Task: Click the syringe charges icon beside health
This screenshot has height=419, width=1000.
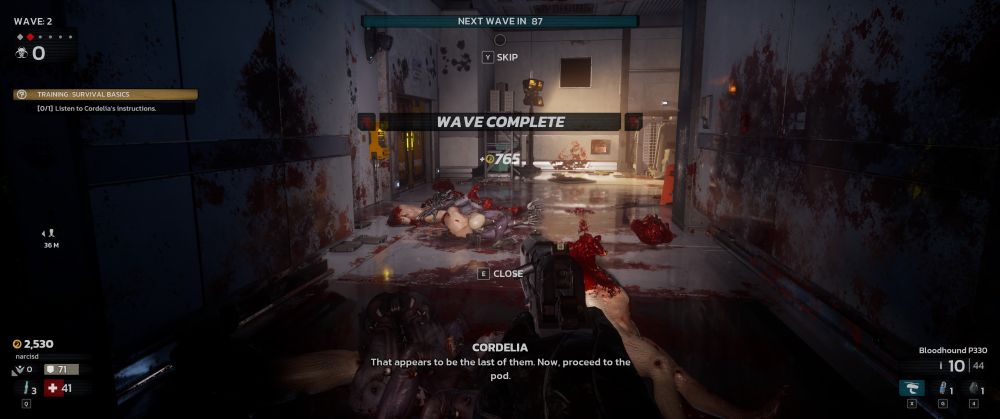Action: 26,388
